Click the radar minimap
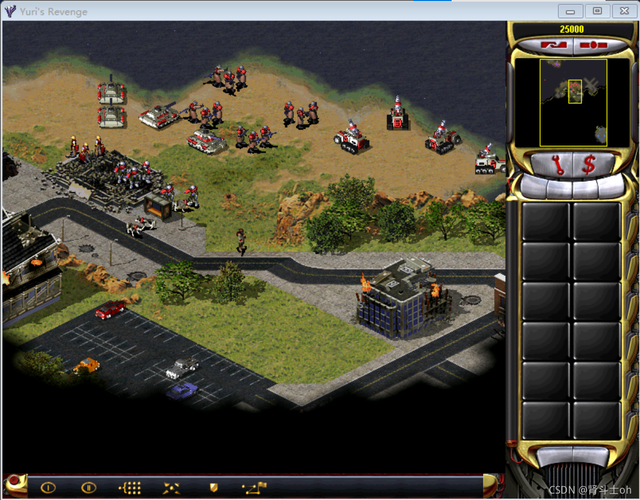Image resolution: width=640 pixels, height=500 pixels. 573,102
